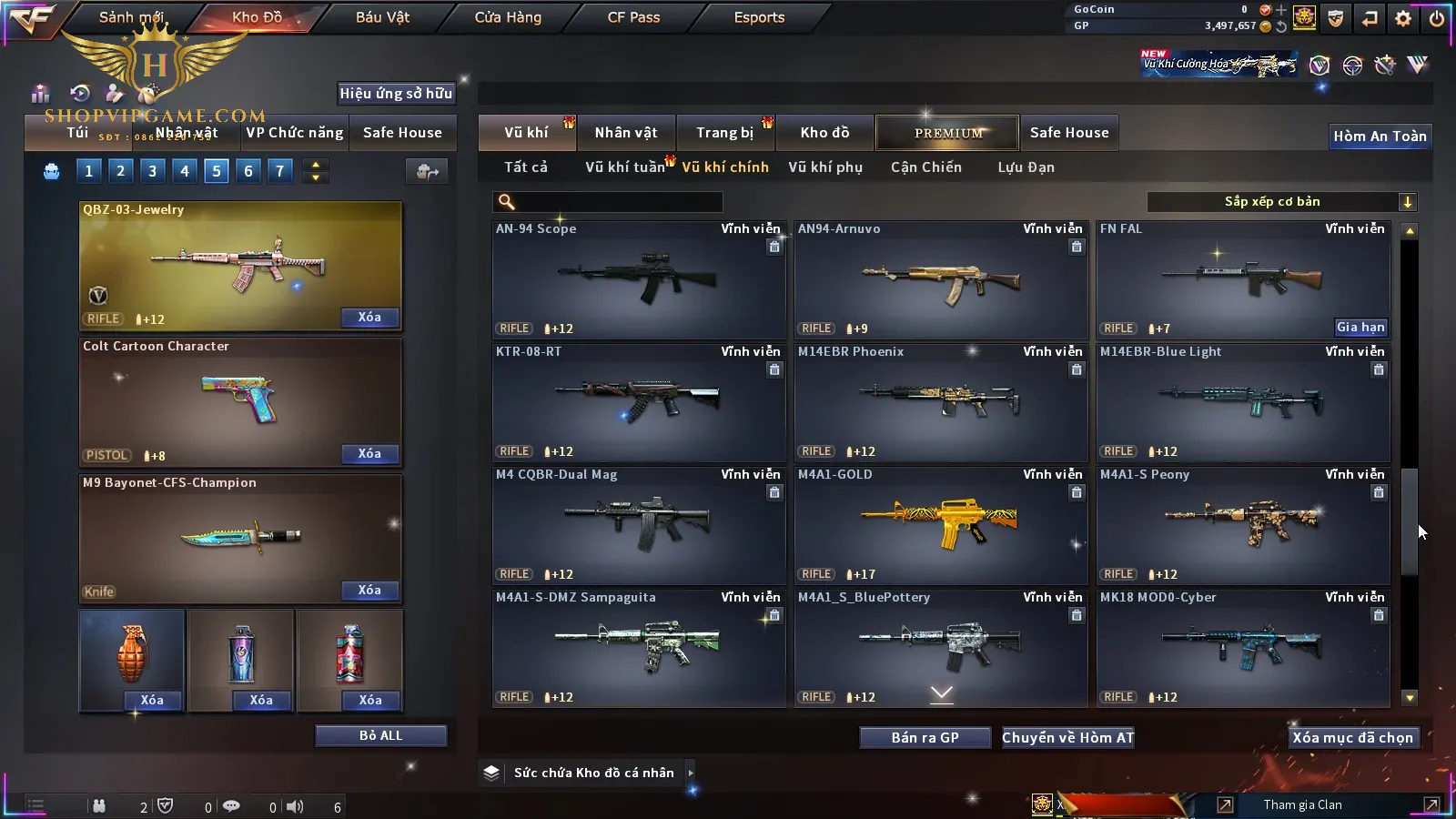The image size is (1456, 819).
Task: Go to the CF Pass menu
Action: pyautogui.click(x=633, y=17)
